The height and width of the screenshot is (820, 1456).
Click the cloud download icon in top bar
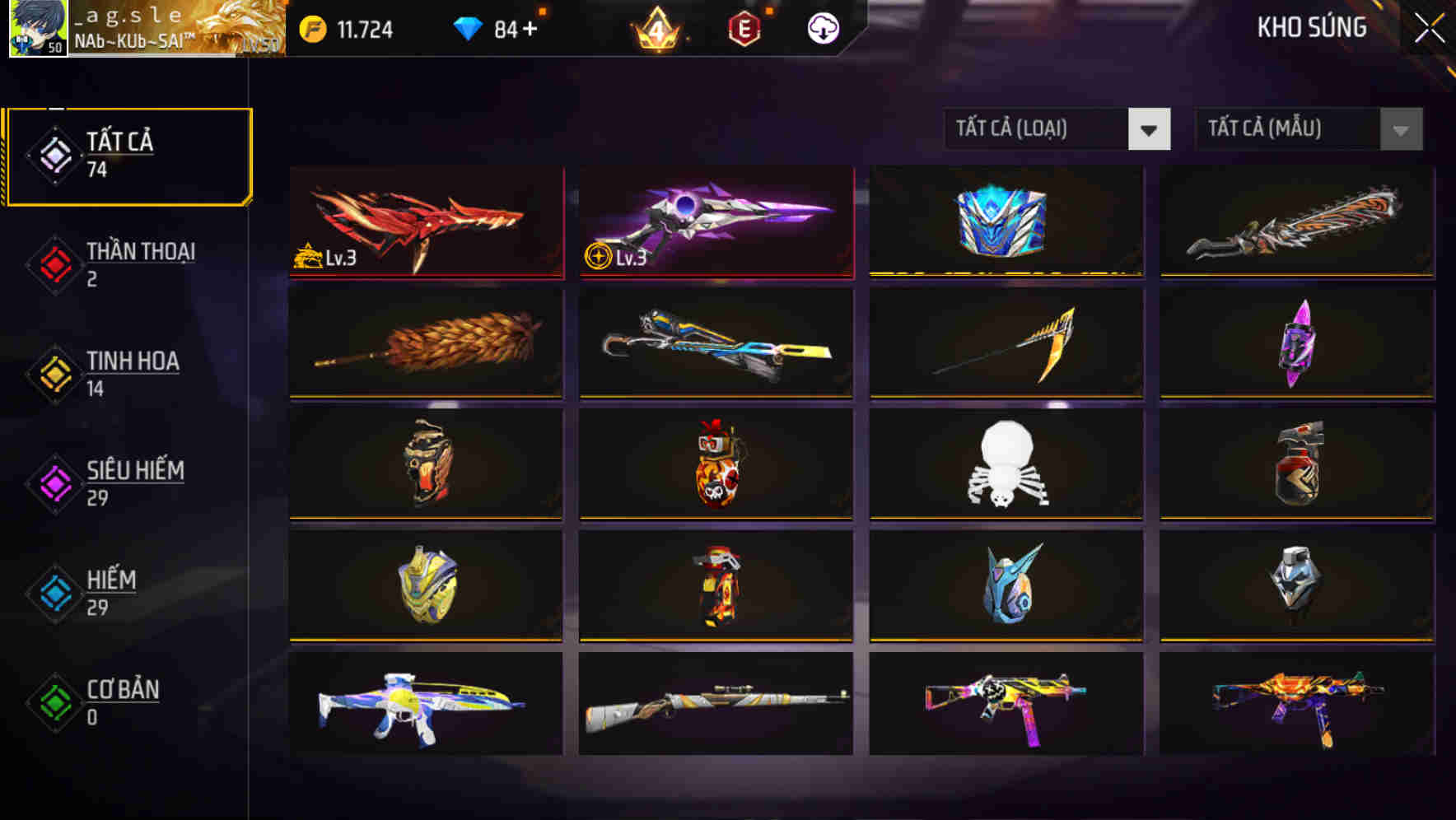point(821,28)
